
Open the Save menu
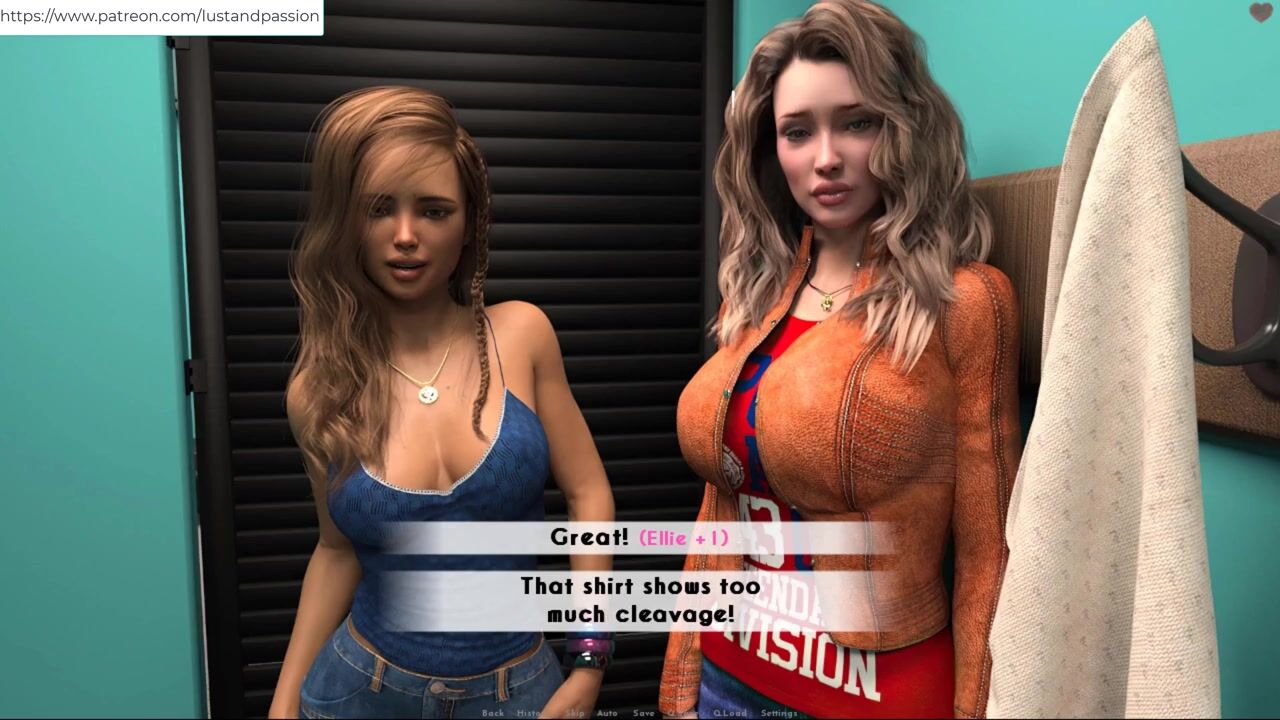point(644,713)
